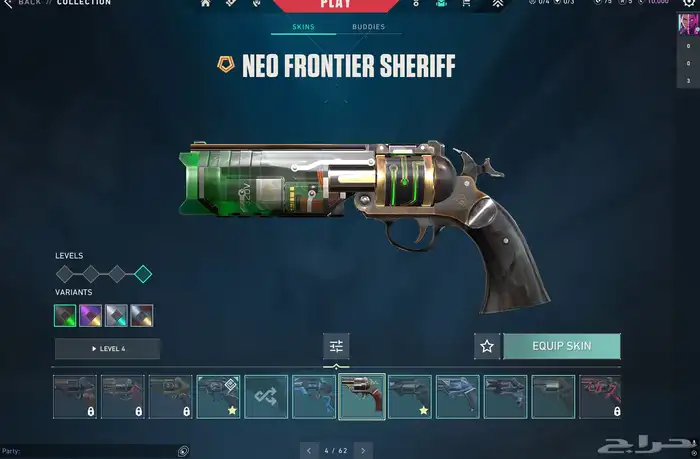Select the red and gold variant
The height and width of the screenshot is (459, 700).
[141, 316]
